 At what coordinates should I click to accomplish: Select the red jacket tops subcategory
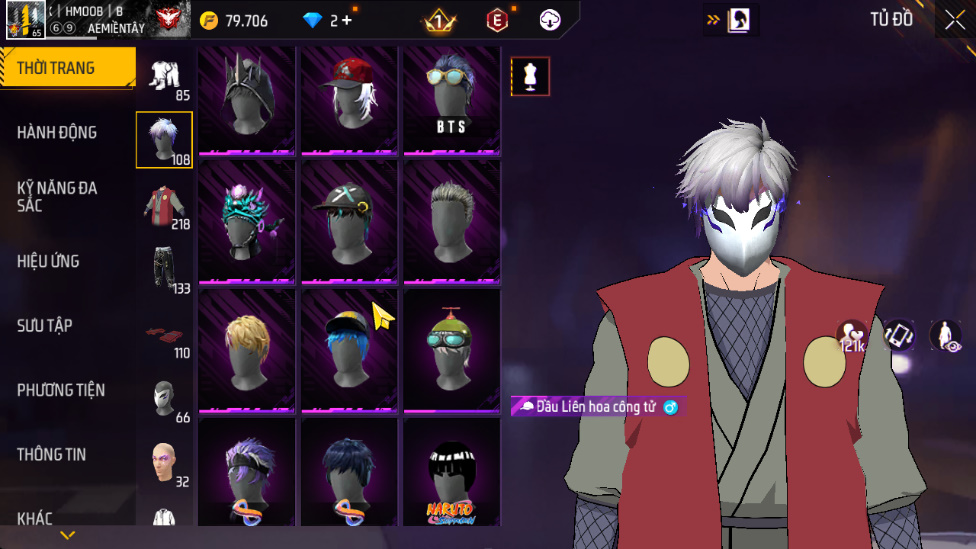pos(165,208)
